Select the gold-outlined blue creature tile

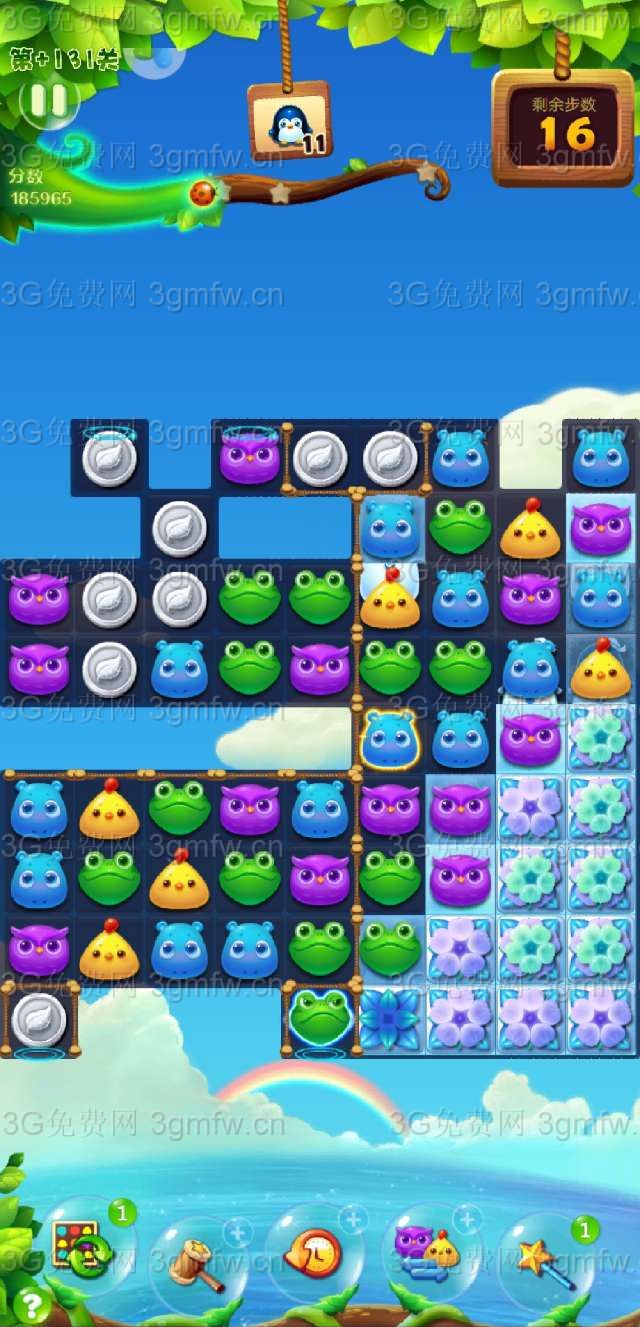[x=389, y=739]
